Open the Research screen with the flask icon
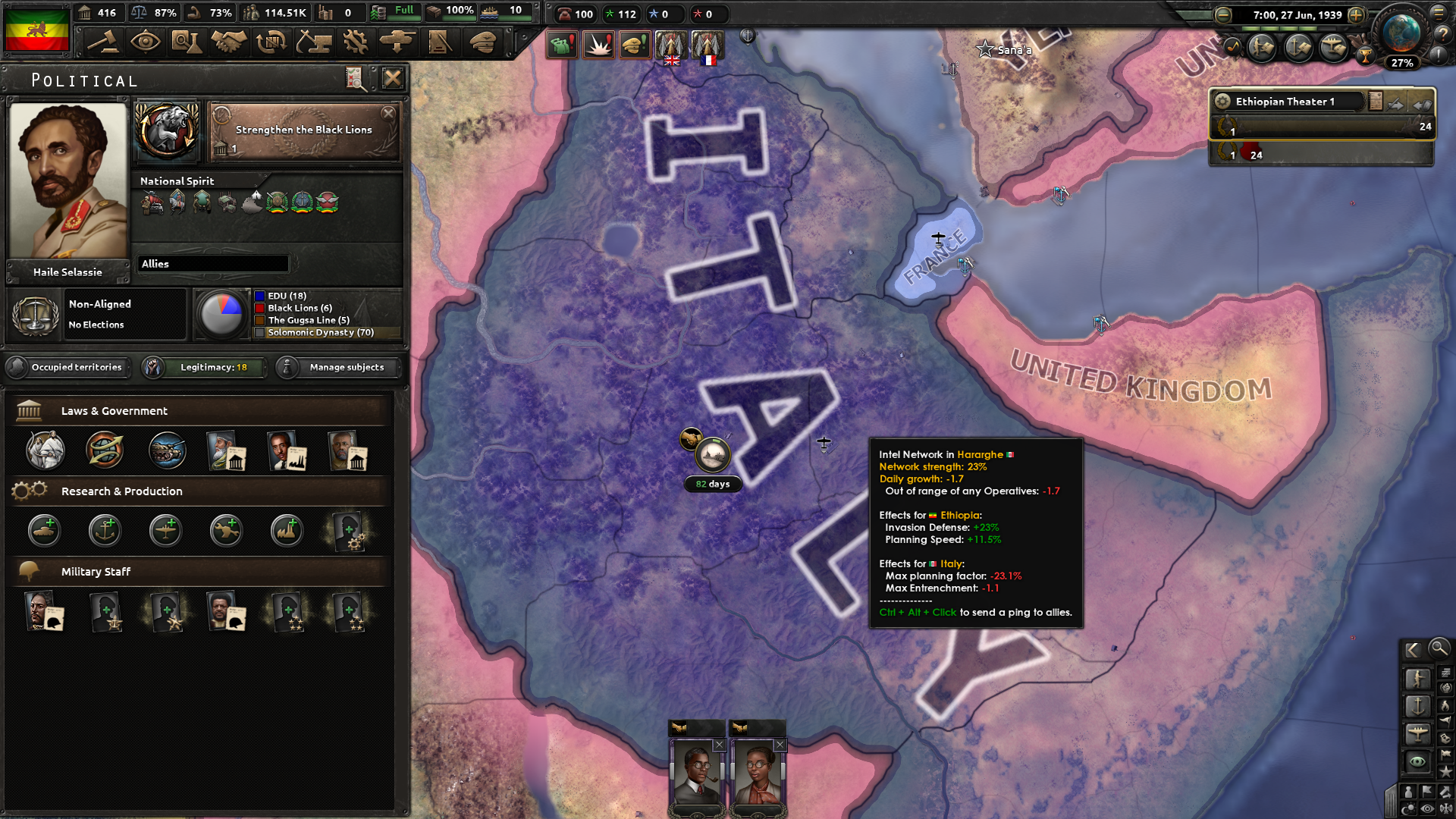 tap(187, 42)
